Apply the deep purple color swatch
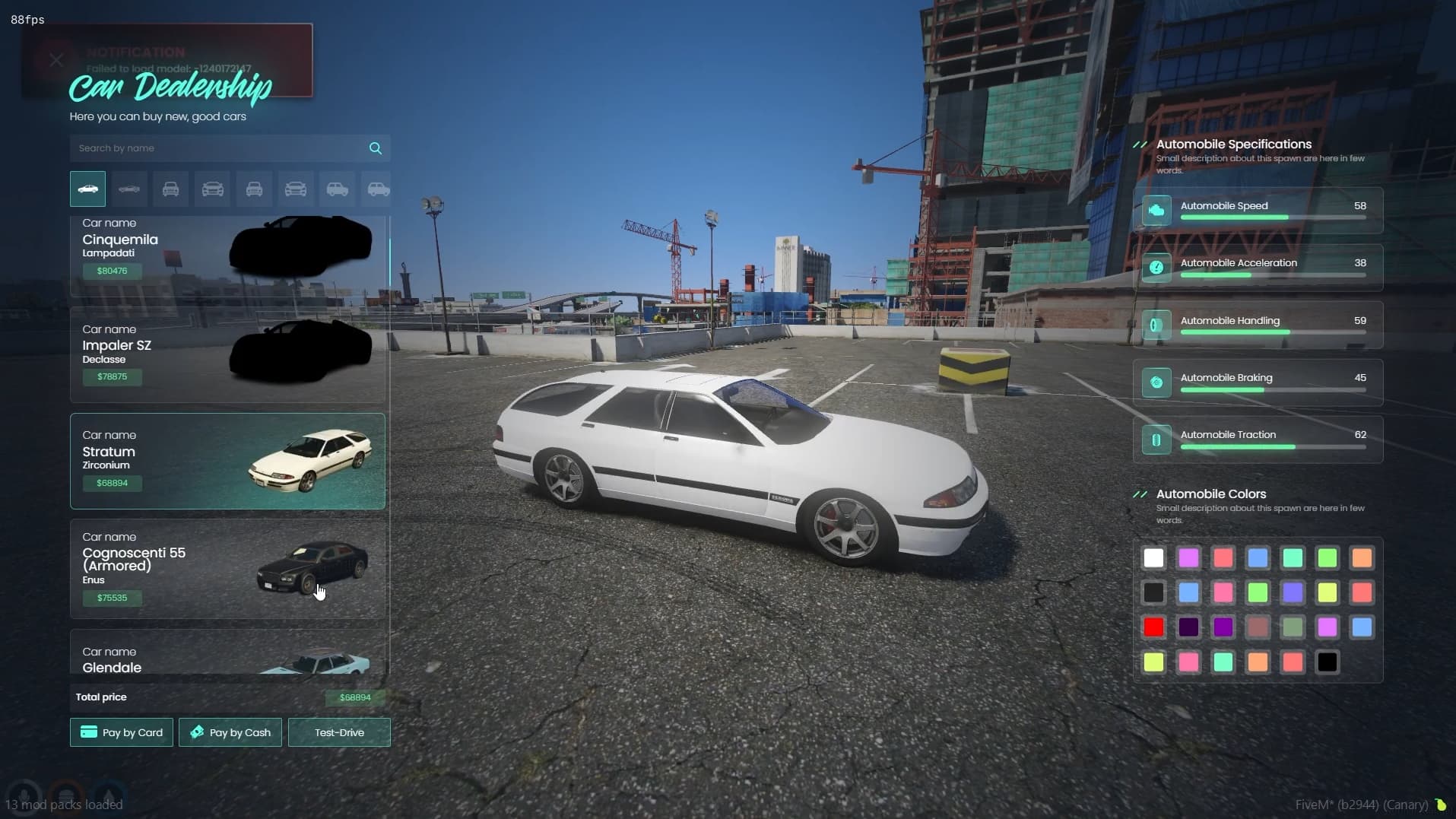1456x819 pixels. pos(1223,627)
